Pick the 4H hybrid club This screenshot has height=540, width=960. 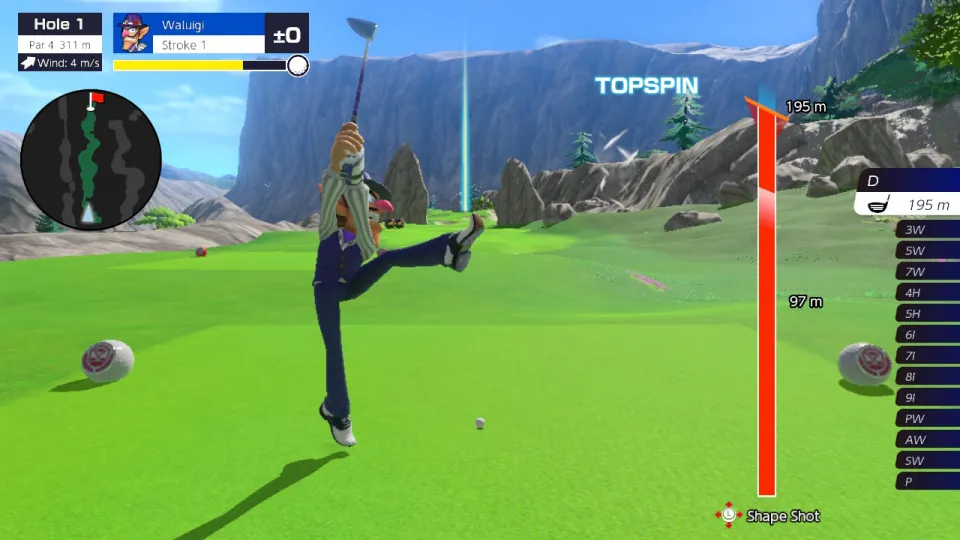926,292
